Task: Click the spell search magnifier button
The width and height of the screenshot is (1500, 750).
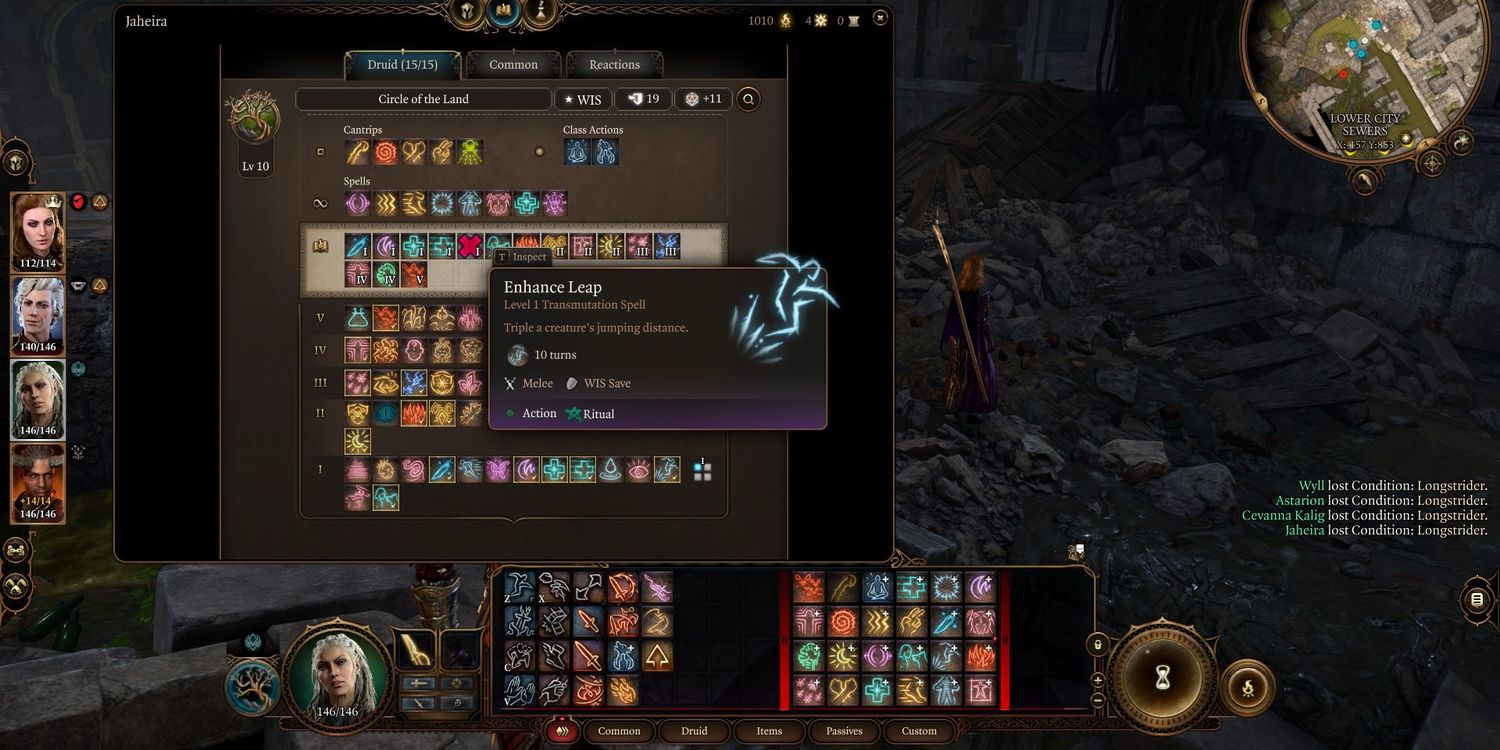Action: pos(748,99)
